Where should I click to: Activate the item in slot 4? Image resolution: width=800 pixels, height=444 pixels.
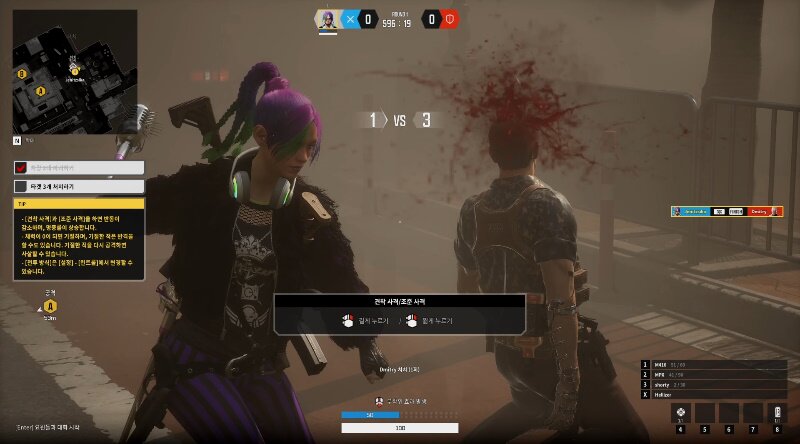681,413
